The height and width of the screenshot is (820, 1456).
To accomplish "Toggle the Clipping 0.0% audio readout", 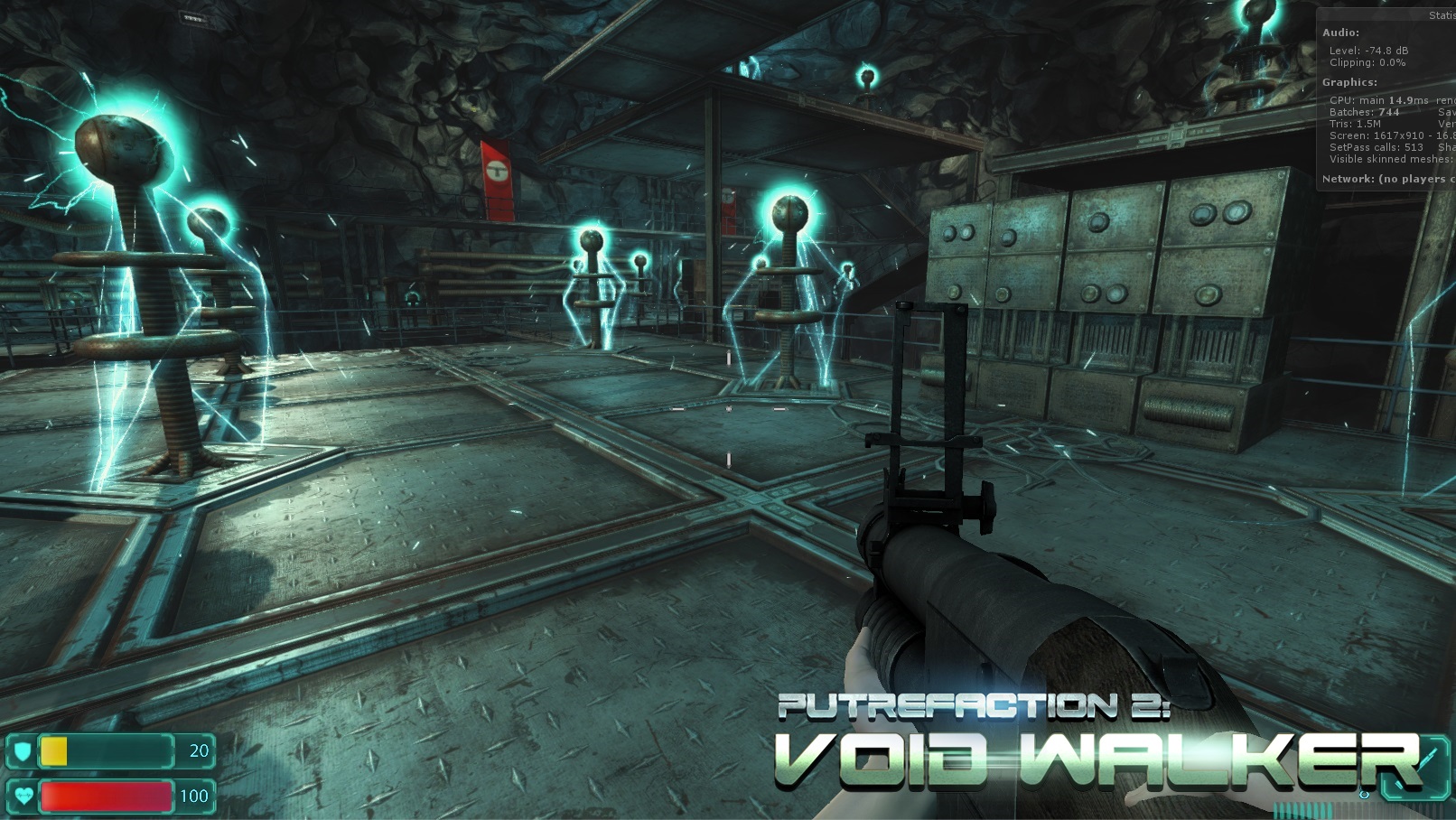I will click(1367, 62).
